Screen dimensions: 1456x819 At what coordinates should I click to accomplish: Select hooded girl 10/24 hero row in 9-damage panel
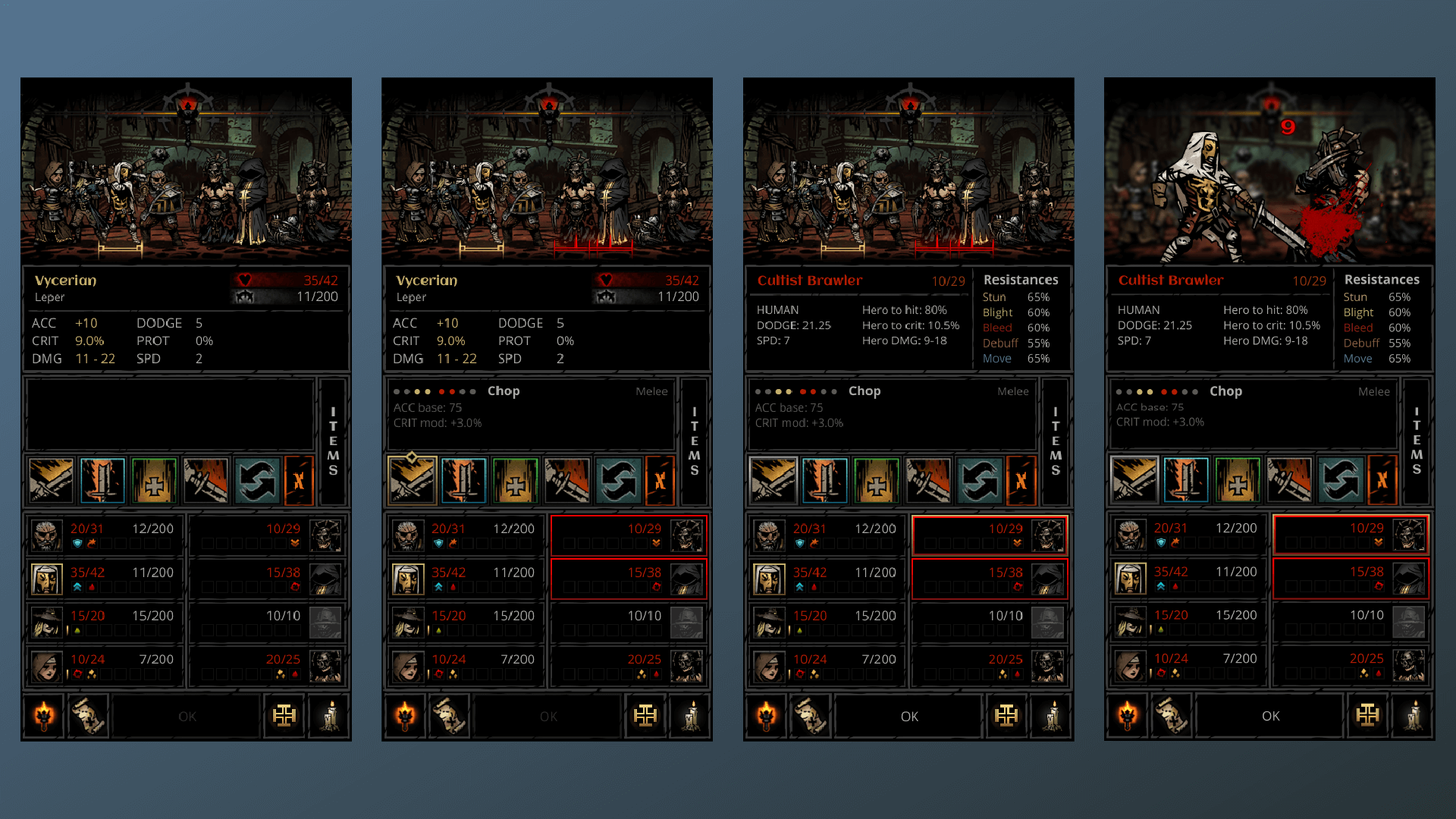point(1187,665)
